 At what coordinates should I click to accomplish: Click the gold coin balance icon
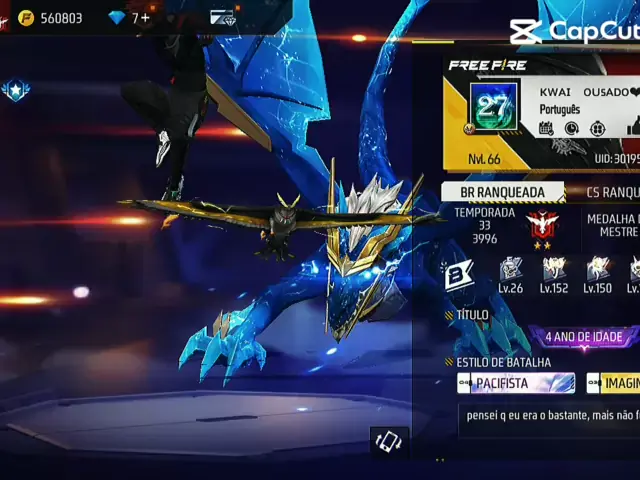point(26,18)
